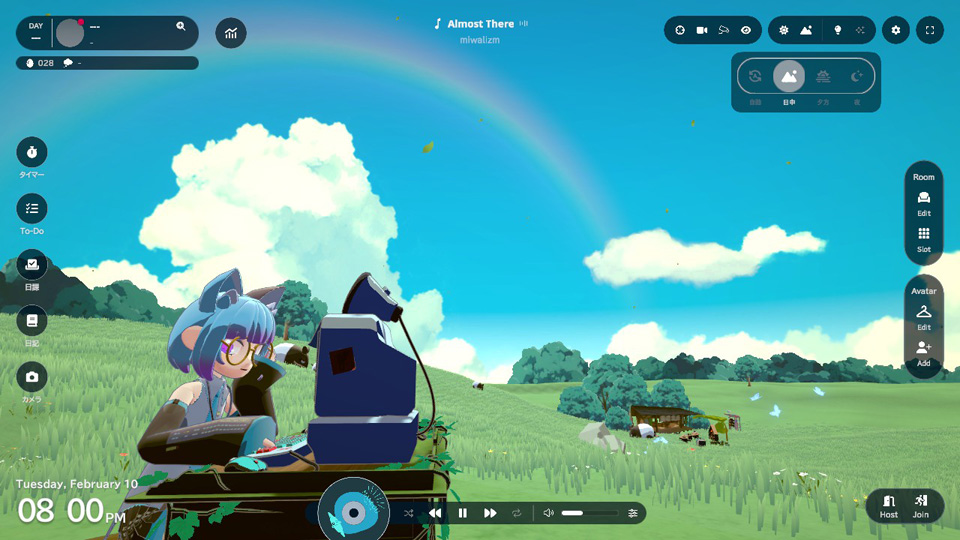Switch time of day to night (夜)
Viewport: 960px width, 540px height.
pyautogui.click(x=856, y=77)
